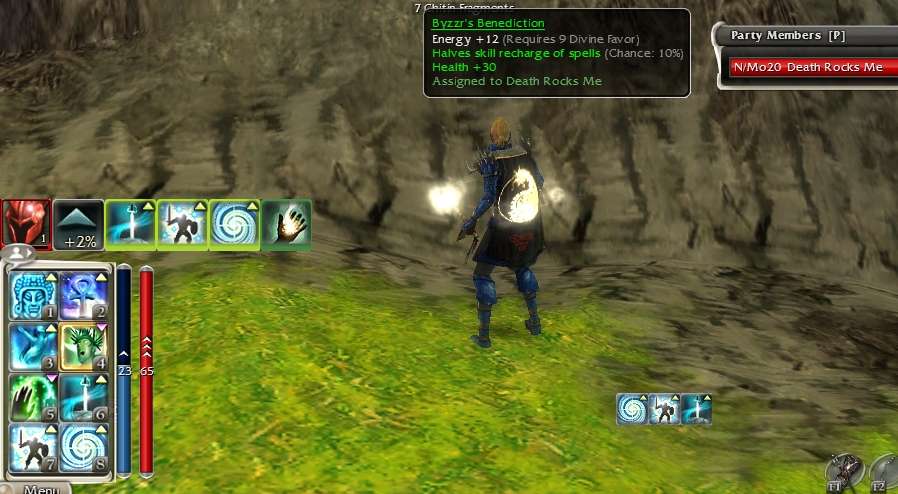Screen dimensions: 898x494
Task: Select Death Rocks Me in the party list
Action: click(808, 67)
